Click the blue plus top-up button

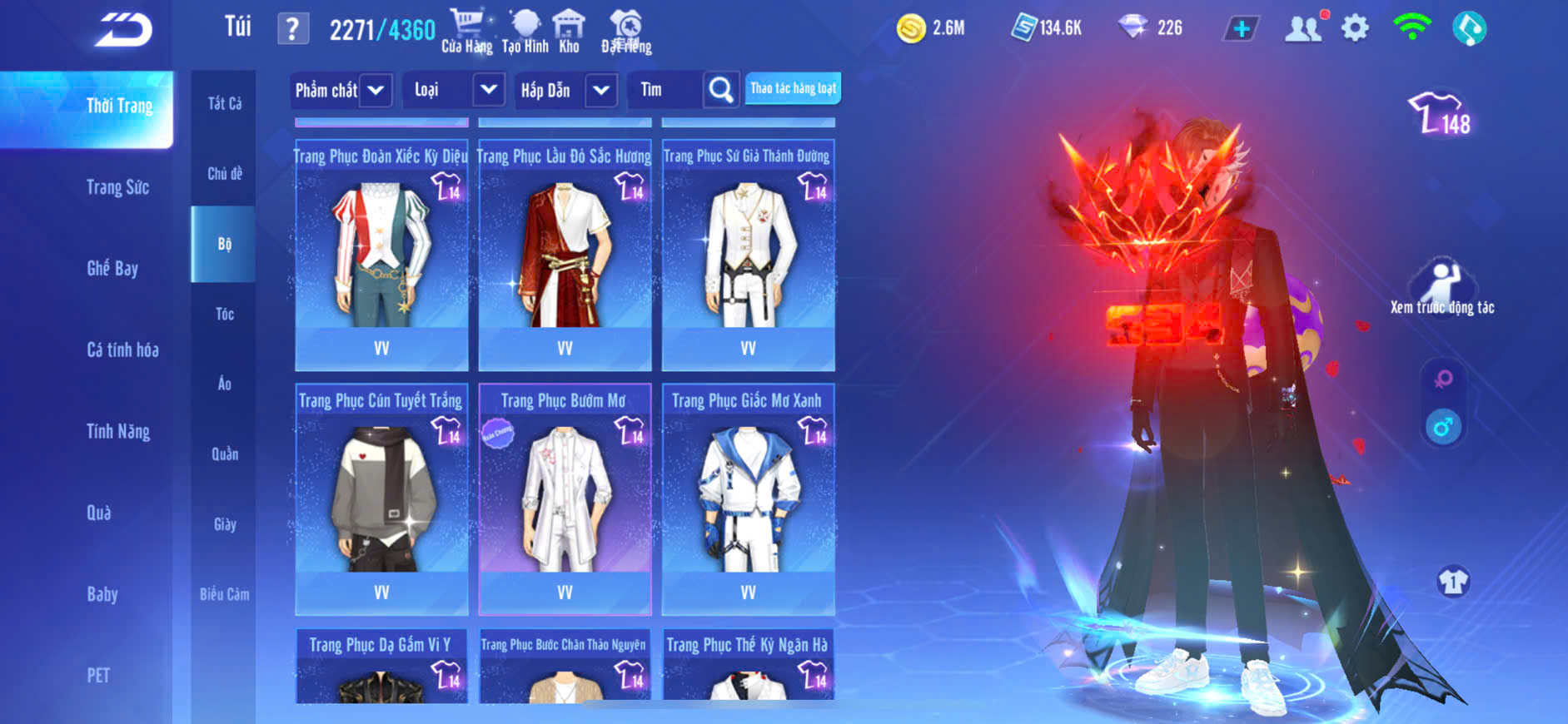tap(1241, 29)
